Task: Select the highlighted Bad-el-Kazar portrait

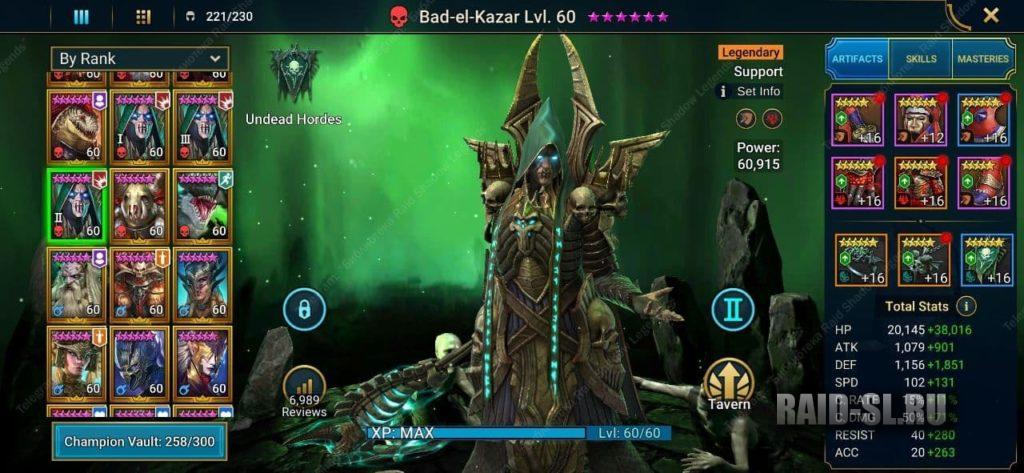Action: coord(76,204)
